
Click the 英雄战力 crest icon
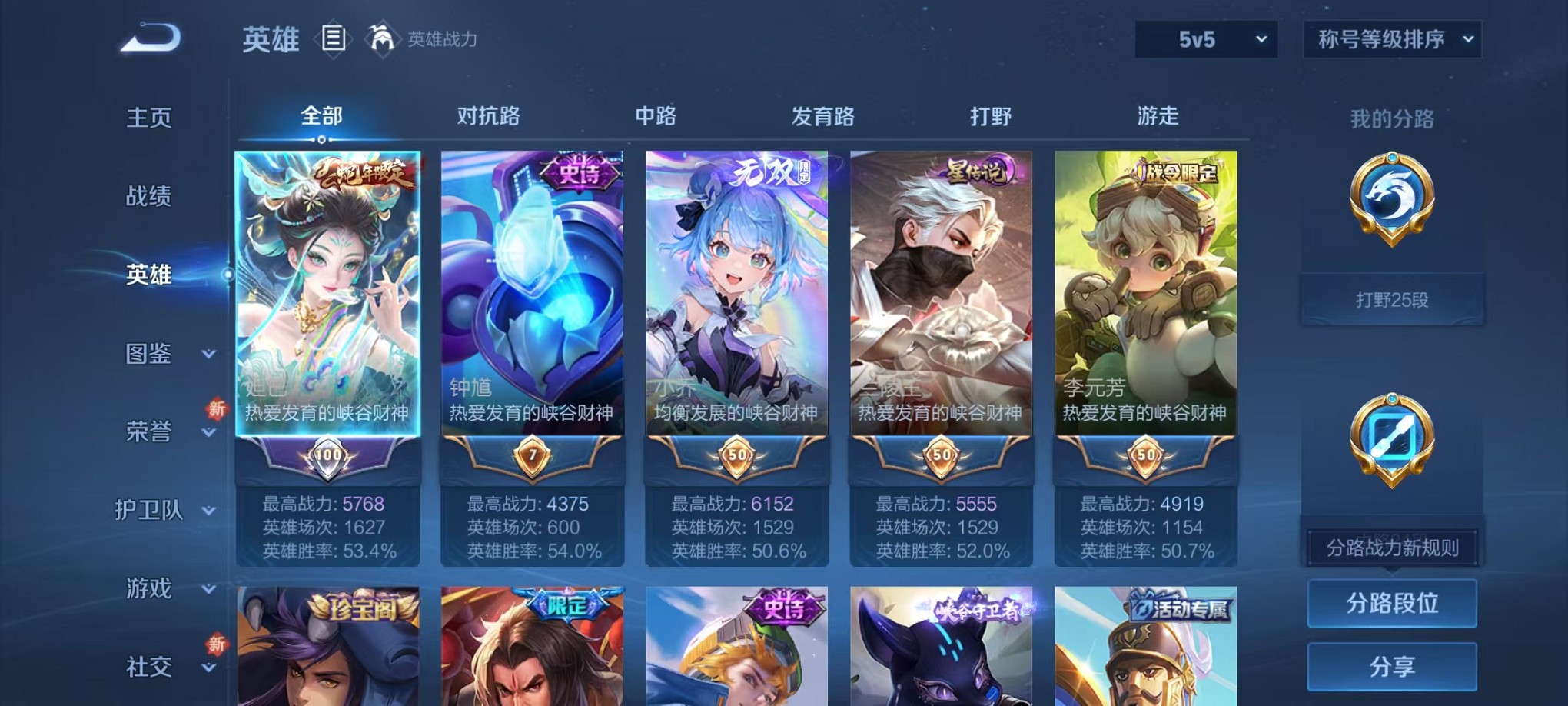tap(380, 38)
